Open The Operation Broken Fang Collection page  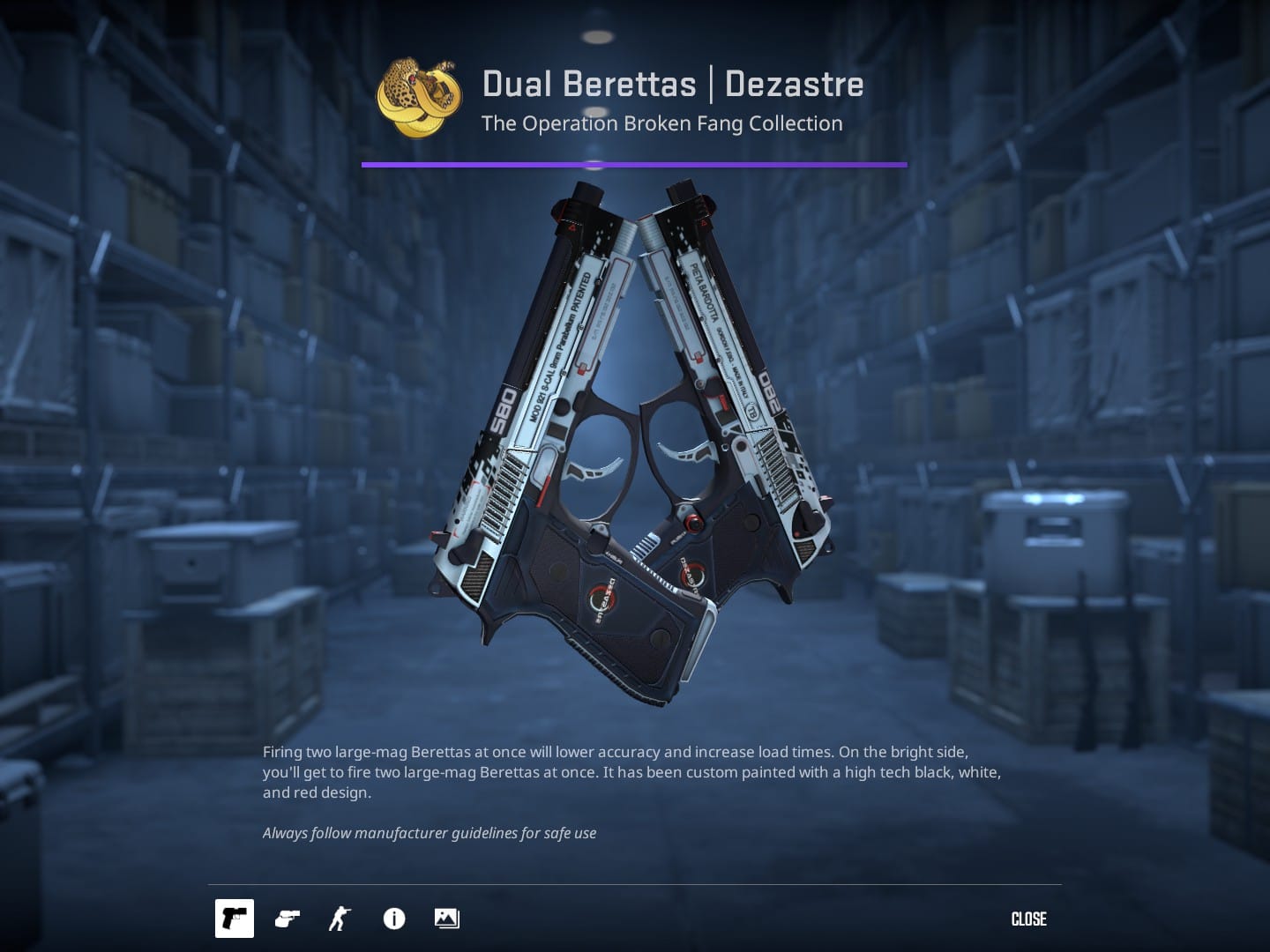661,123
